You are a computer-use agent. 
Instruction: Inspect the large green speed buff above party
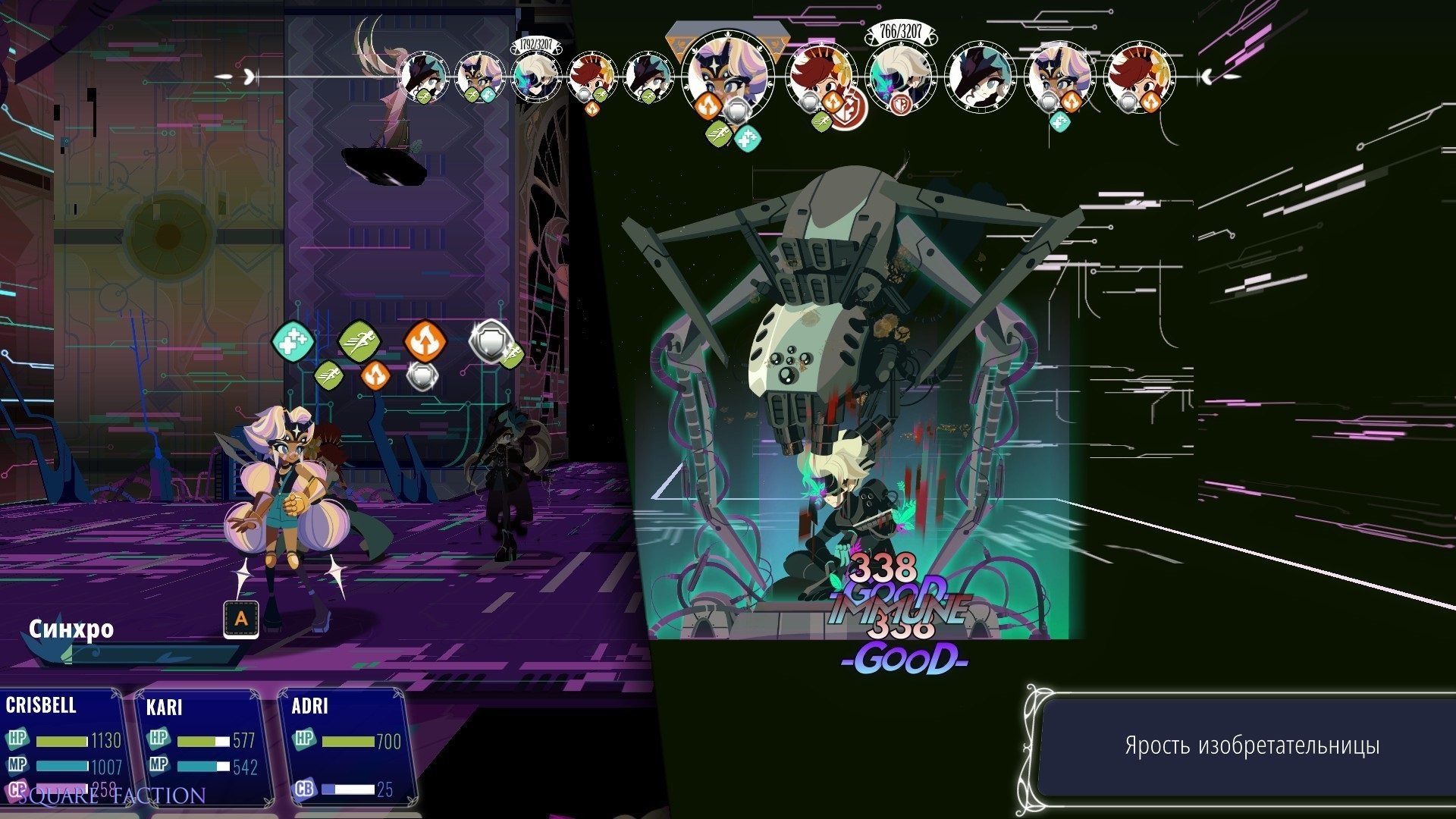(359, 341)
